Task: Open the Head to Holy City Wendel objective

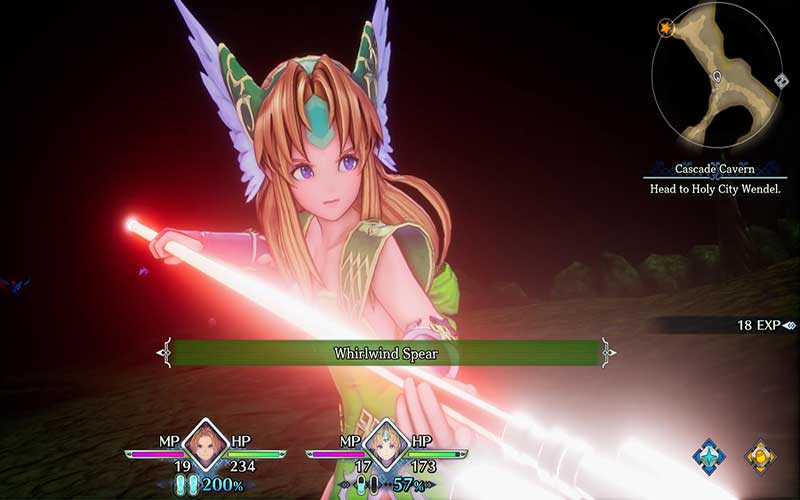Action: click(x=714, y=189)
